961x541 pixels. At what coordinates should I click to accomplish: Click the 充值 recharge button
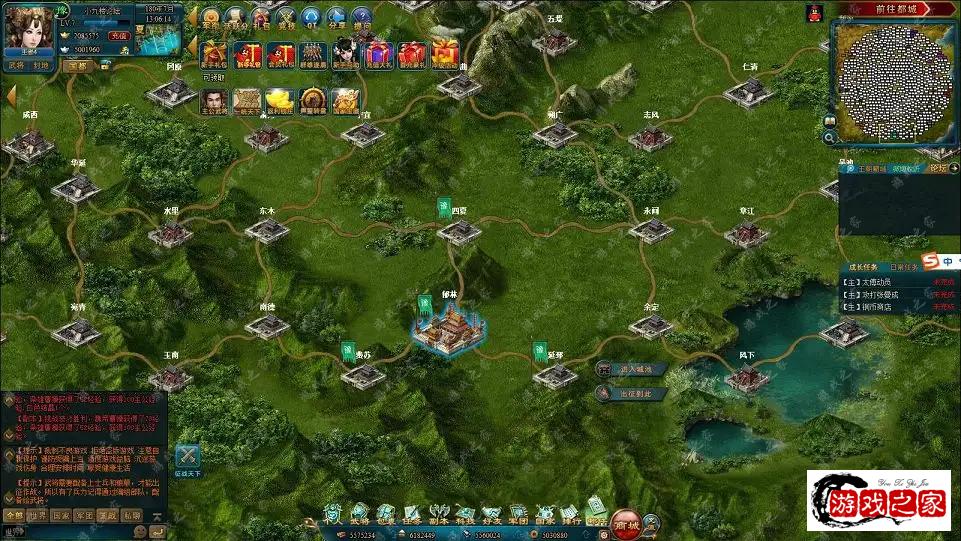[x=119, y=35]
